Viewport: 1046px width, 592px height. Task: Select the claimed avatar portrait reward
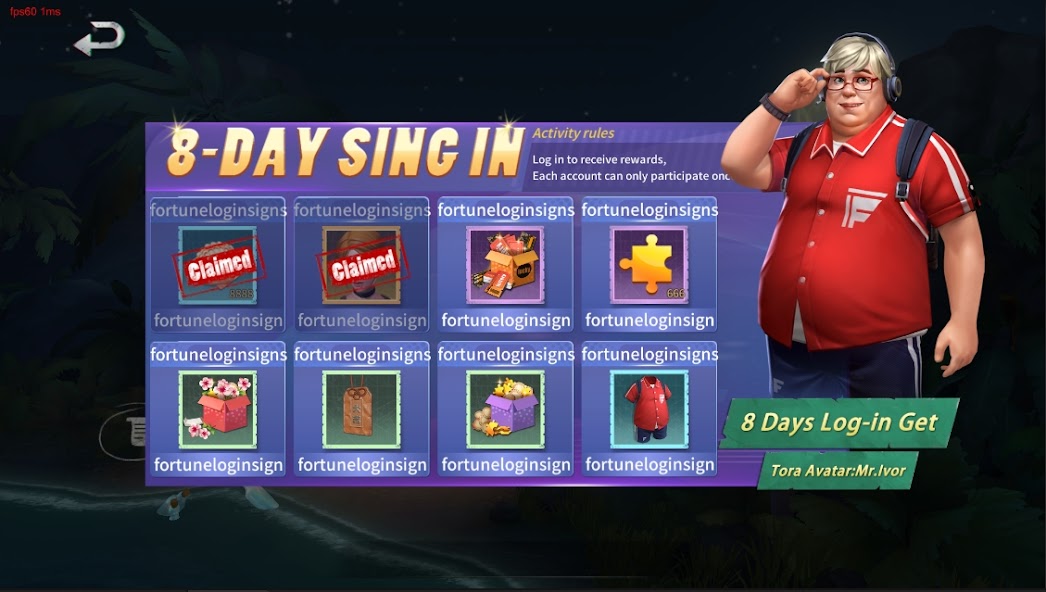point(361,265)
